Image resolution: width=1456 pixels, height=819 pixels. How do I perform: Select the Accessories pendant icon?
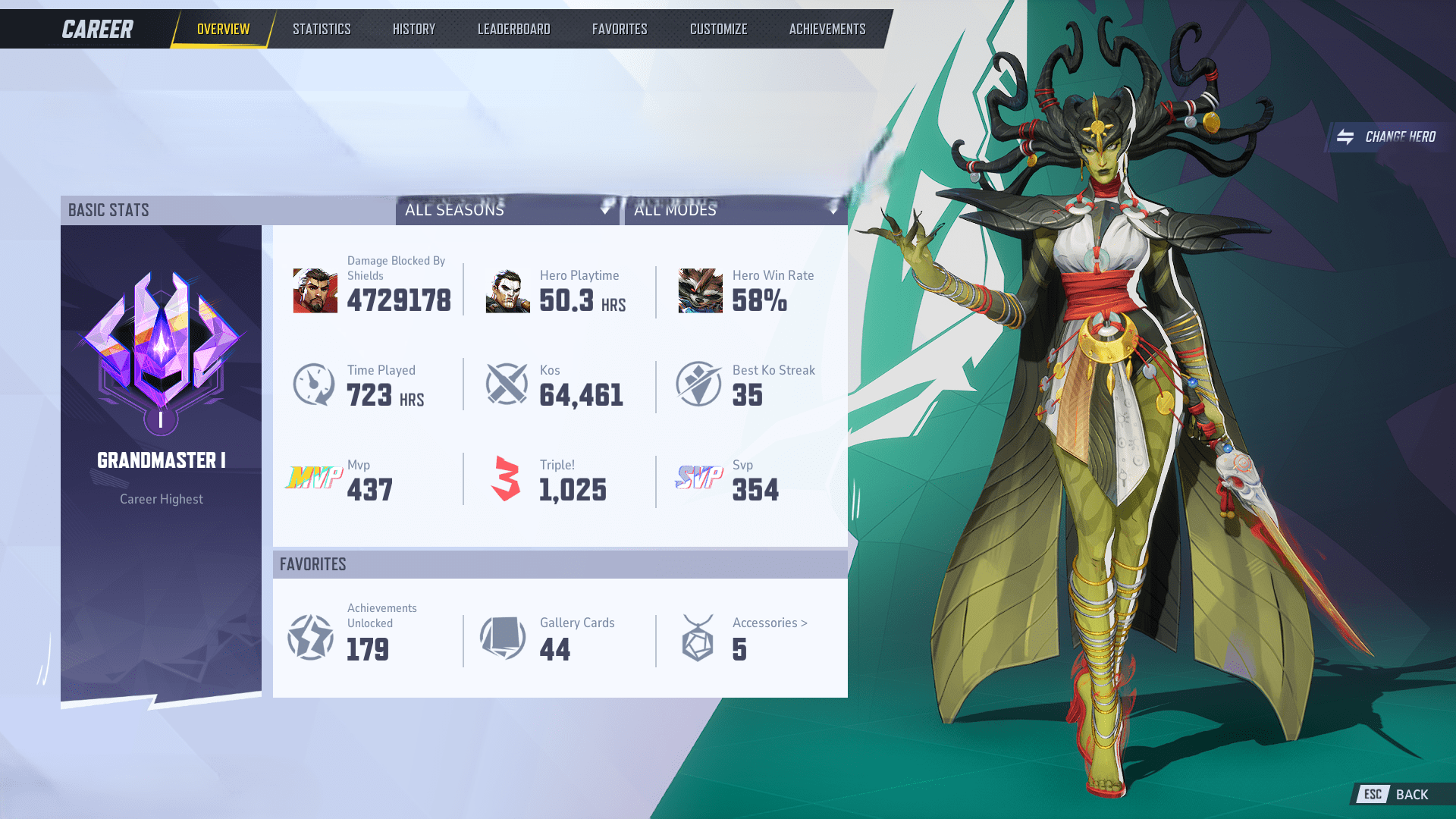tap(698, 638)
